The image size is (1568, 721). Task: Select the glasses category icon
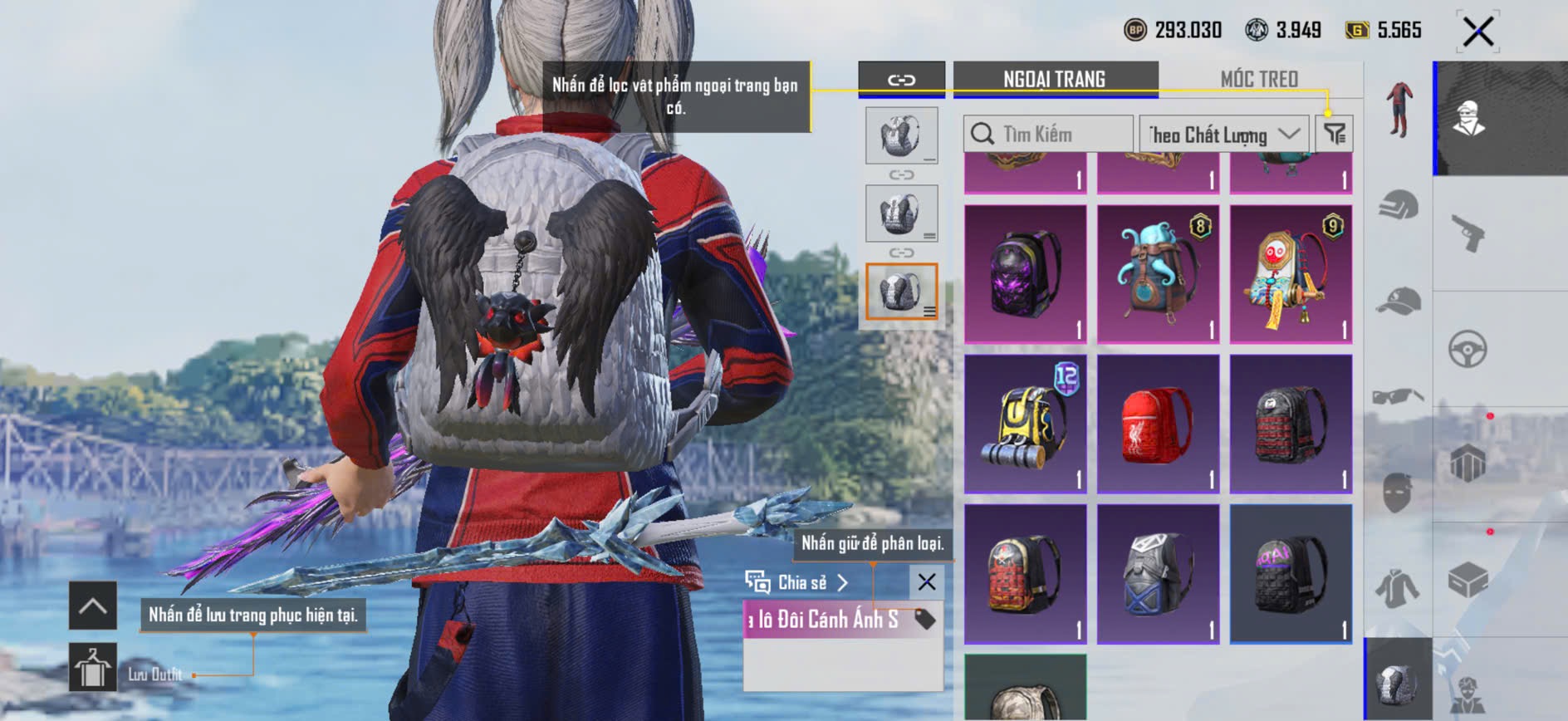point(1399,395)
